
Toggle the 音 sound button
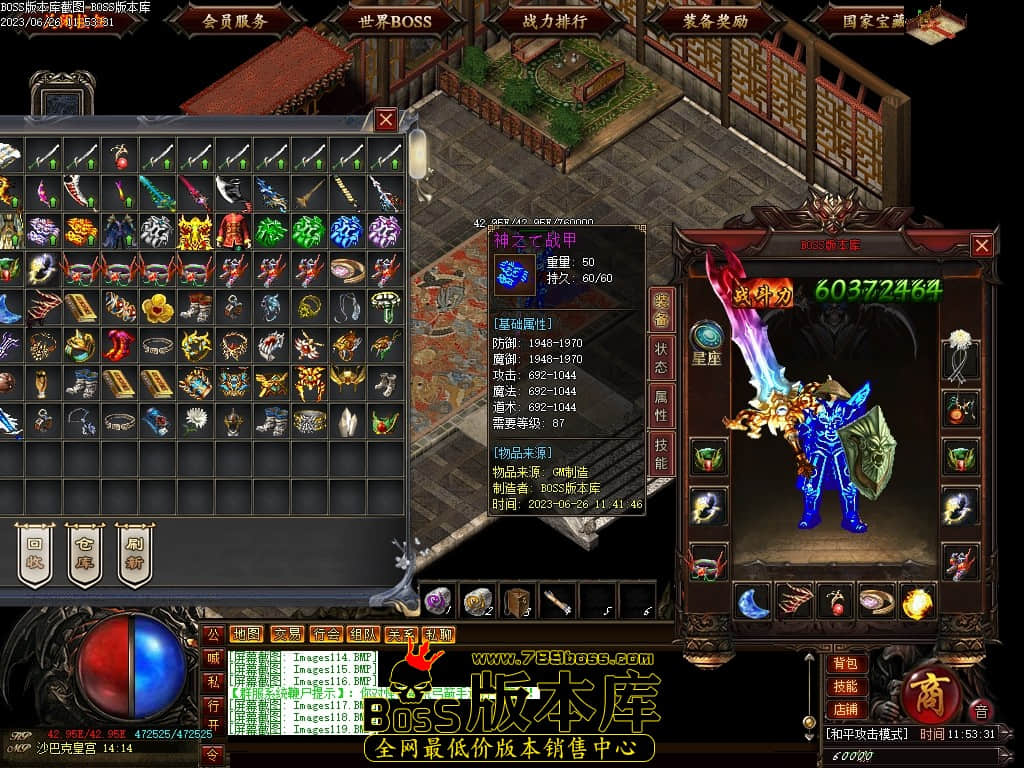click(x=981, y=711)
